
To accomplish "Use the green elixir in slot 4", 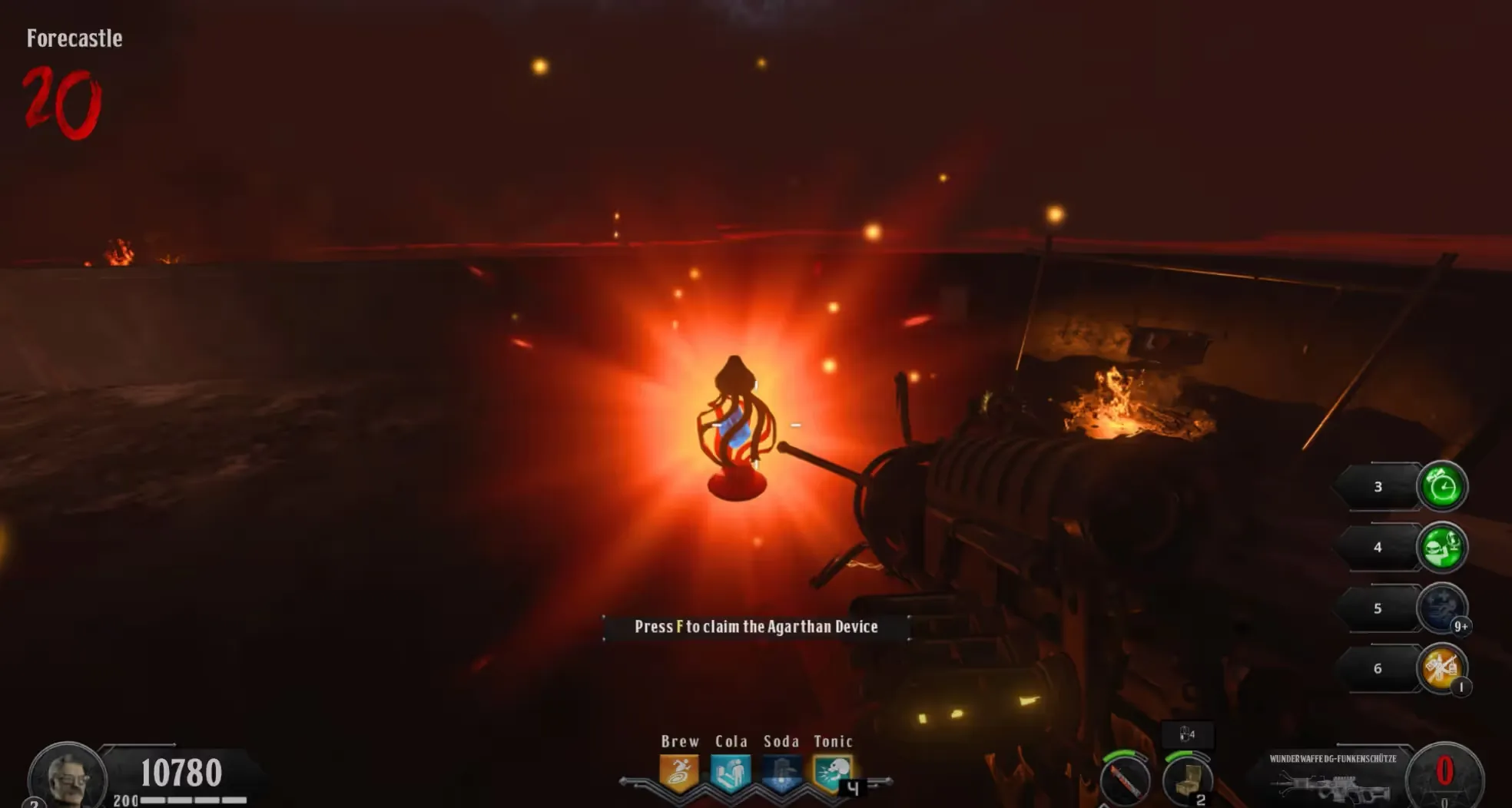I will pos(1441,547).
